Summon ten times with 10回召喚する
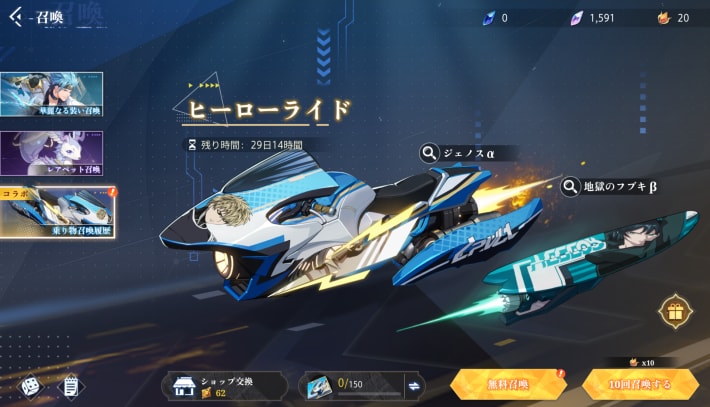 point(640,384)
